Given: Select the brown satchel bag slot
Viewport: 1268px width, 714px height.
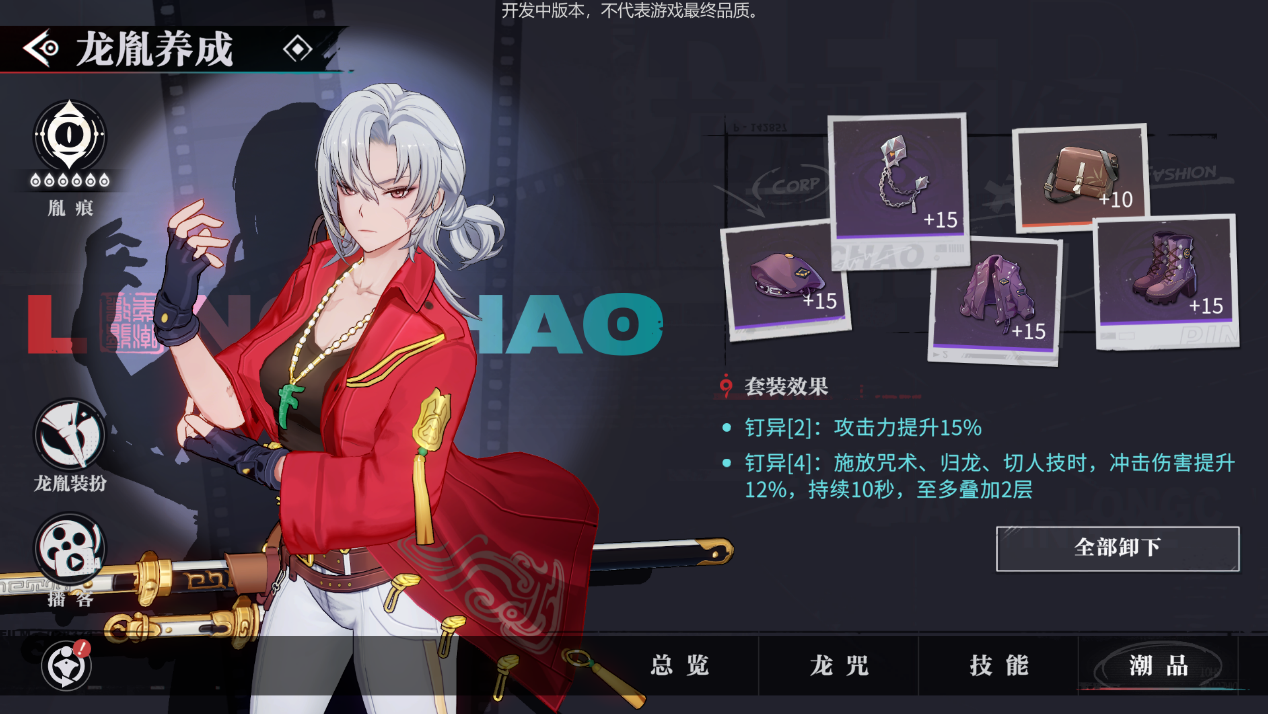Looking at the screenshot, I should click(1080, 178).
